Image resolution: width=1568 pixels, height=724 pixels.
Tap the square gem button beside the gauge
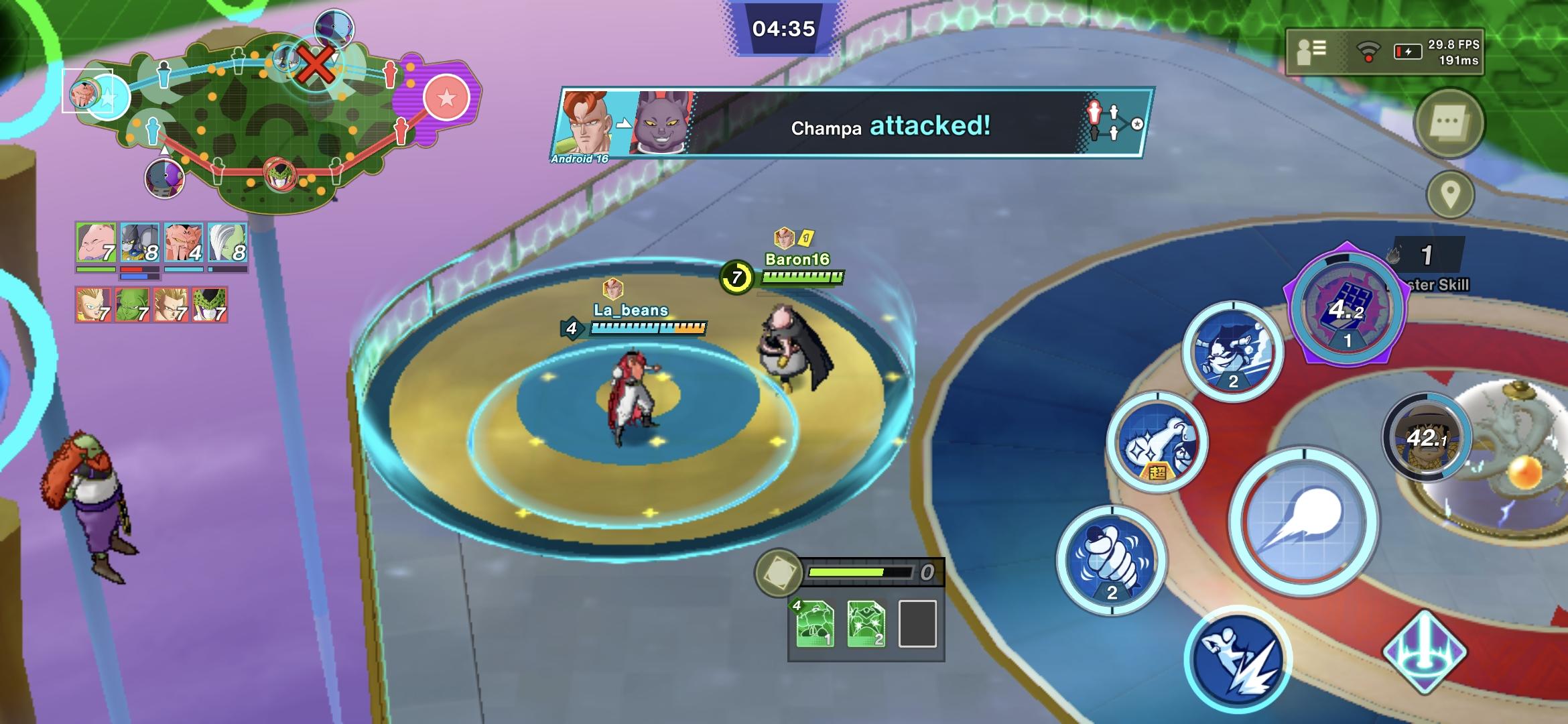tap(779, 573)
